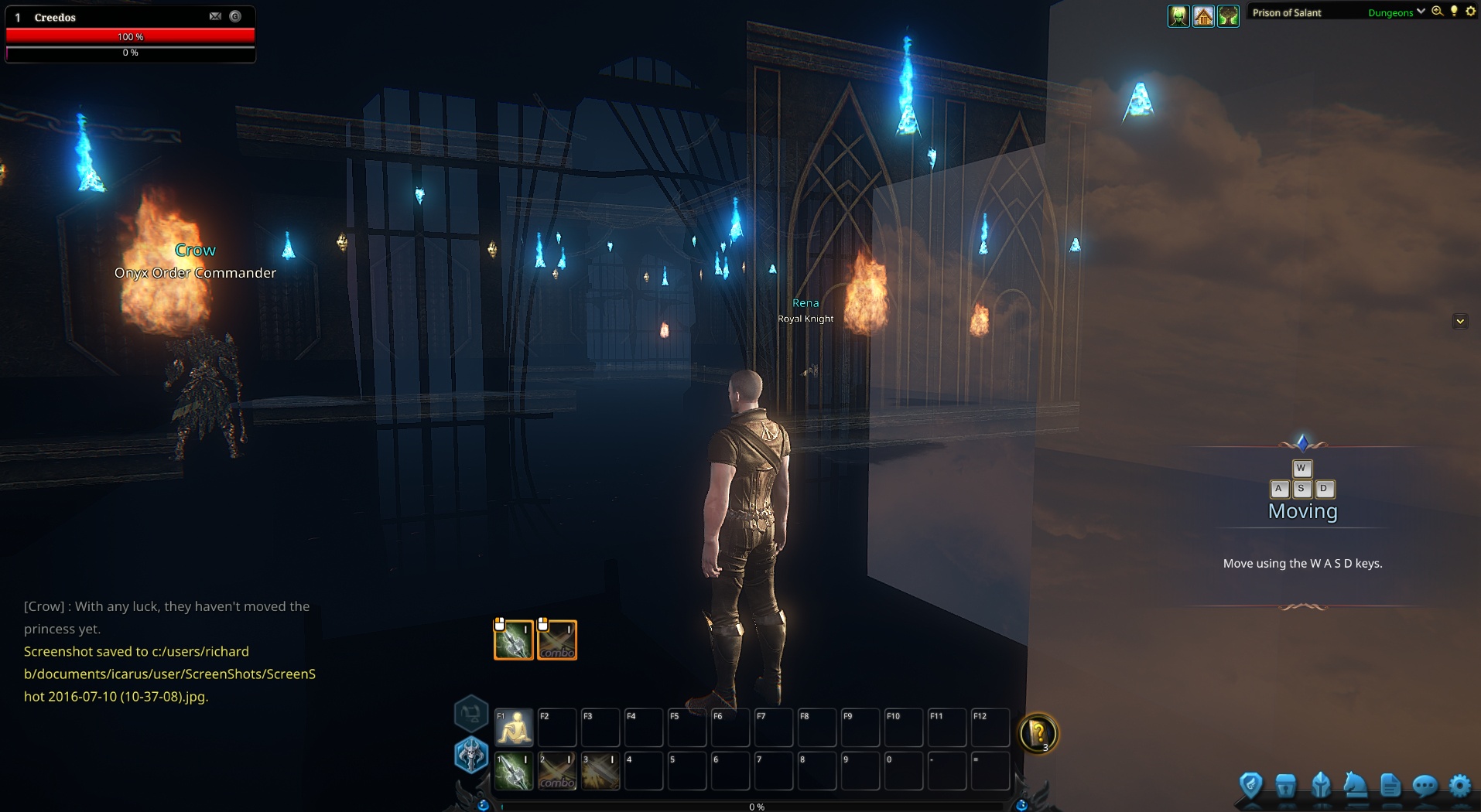This screenshot has width=1481, height=812.
Task: Open the document quest journal icon
Action: [1390, 786]
